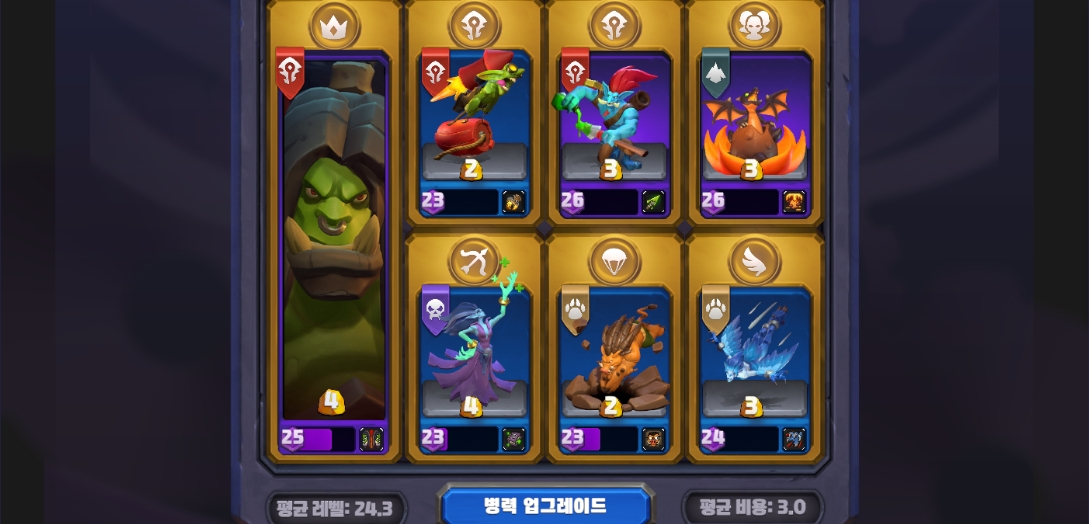The image size is (1089, 524).
Task: Click the 병력 업그레이드 button
Action: coord(545,506)
